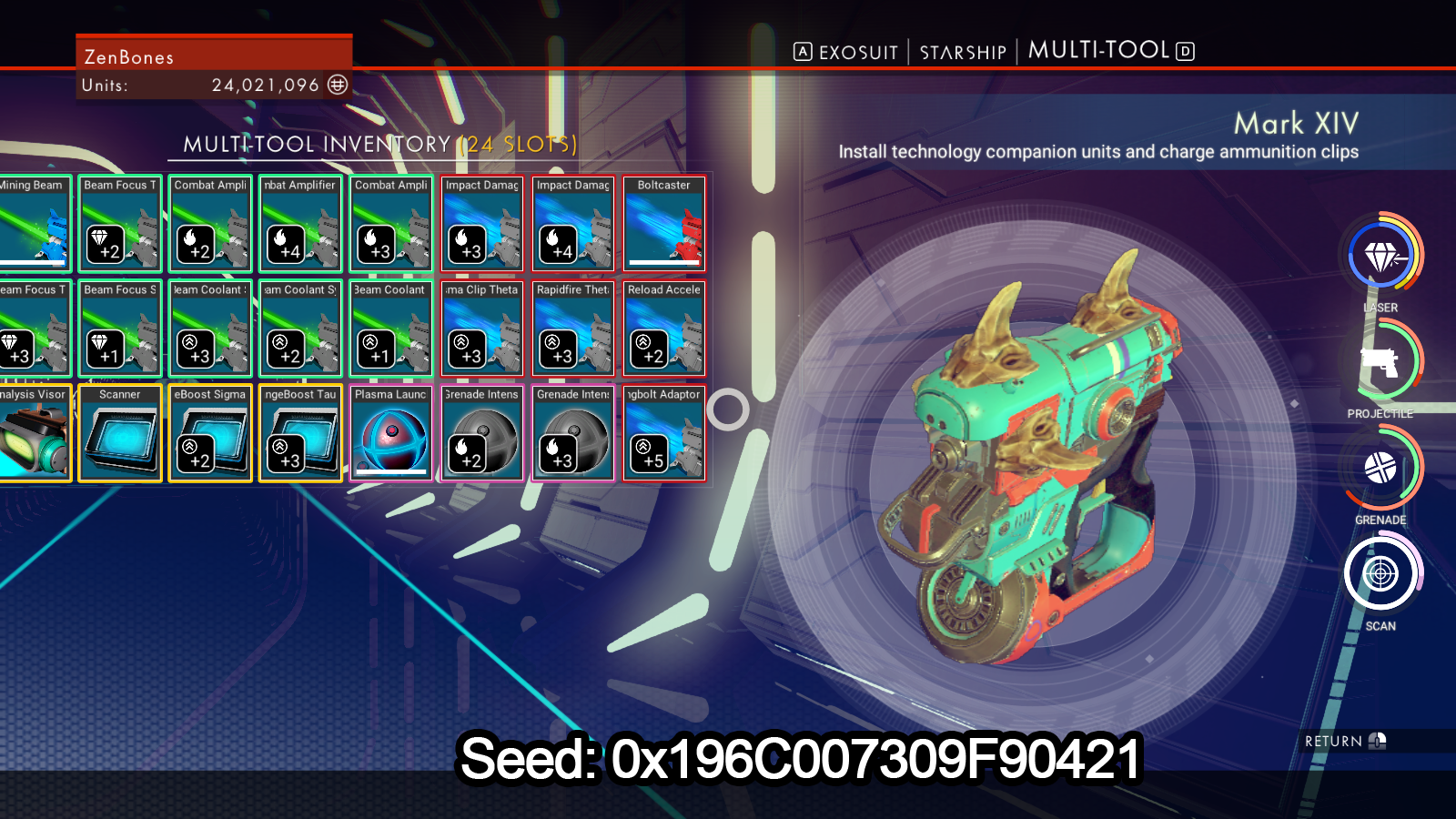Viewport: 1456px width, 819px height.
Task: Select the RangeBoost Sigma upgrade
Action: 210,433
